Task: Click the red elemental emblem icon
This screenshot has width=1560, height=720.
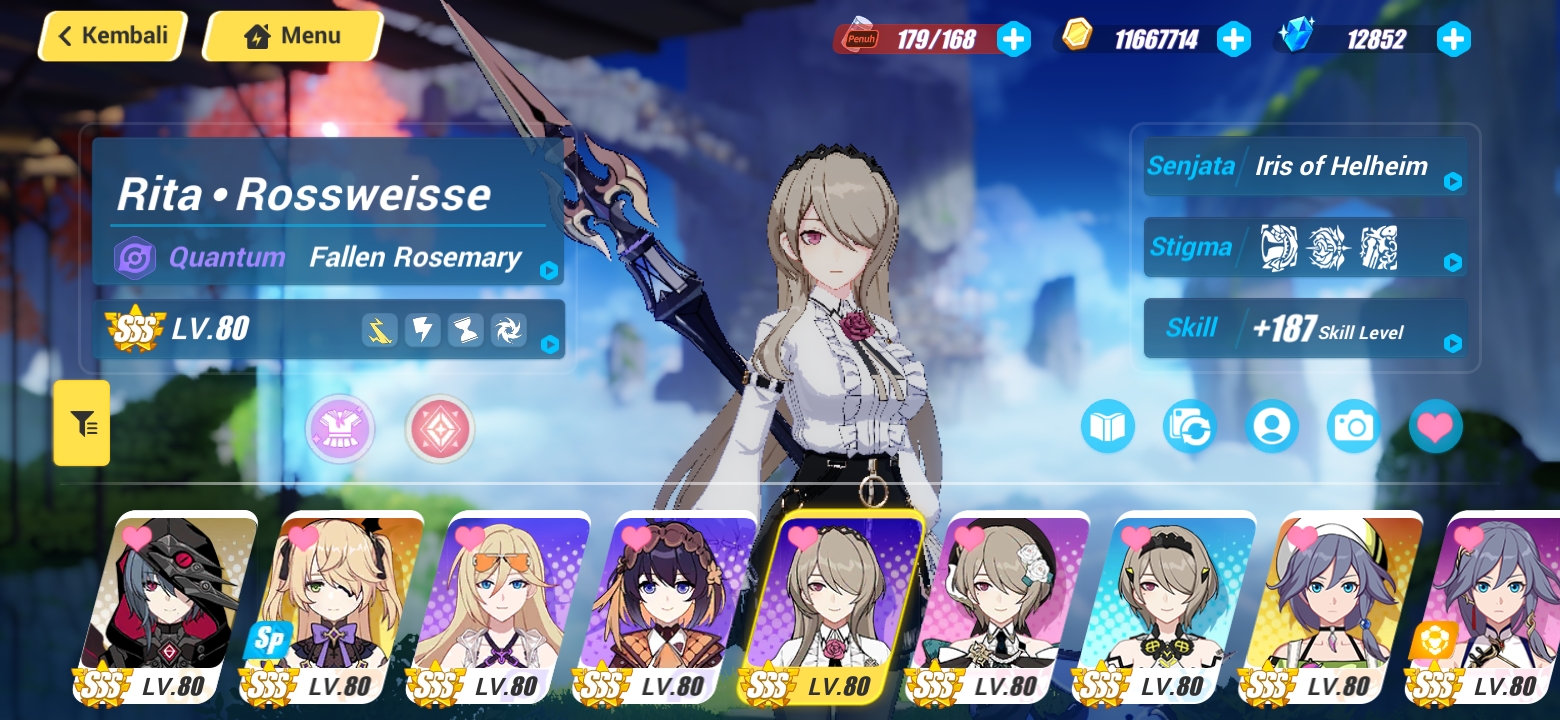Action: (440, 429)
